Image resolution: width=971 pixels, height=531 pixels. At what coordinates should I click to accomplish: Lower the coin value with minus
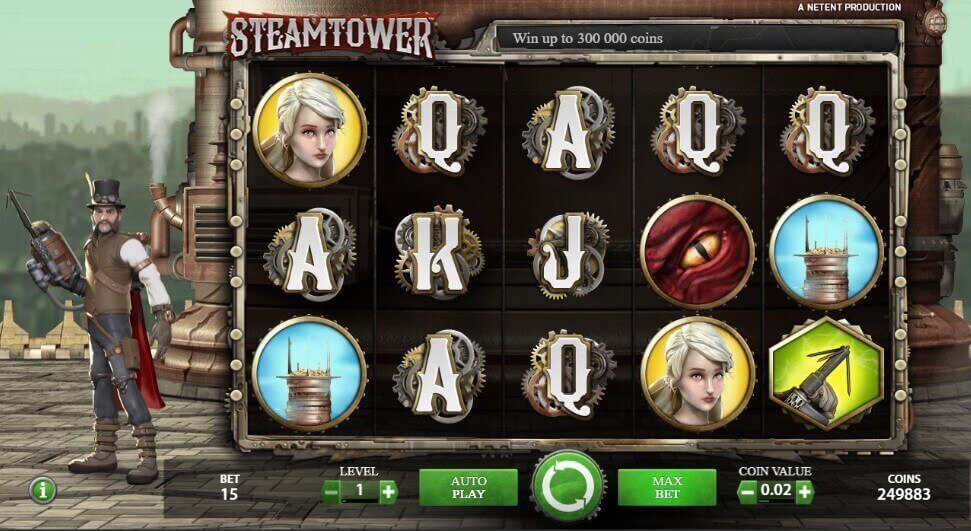[x=746, y=491]
